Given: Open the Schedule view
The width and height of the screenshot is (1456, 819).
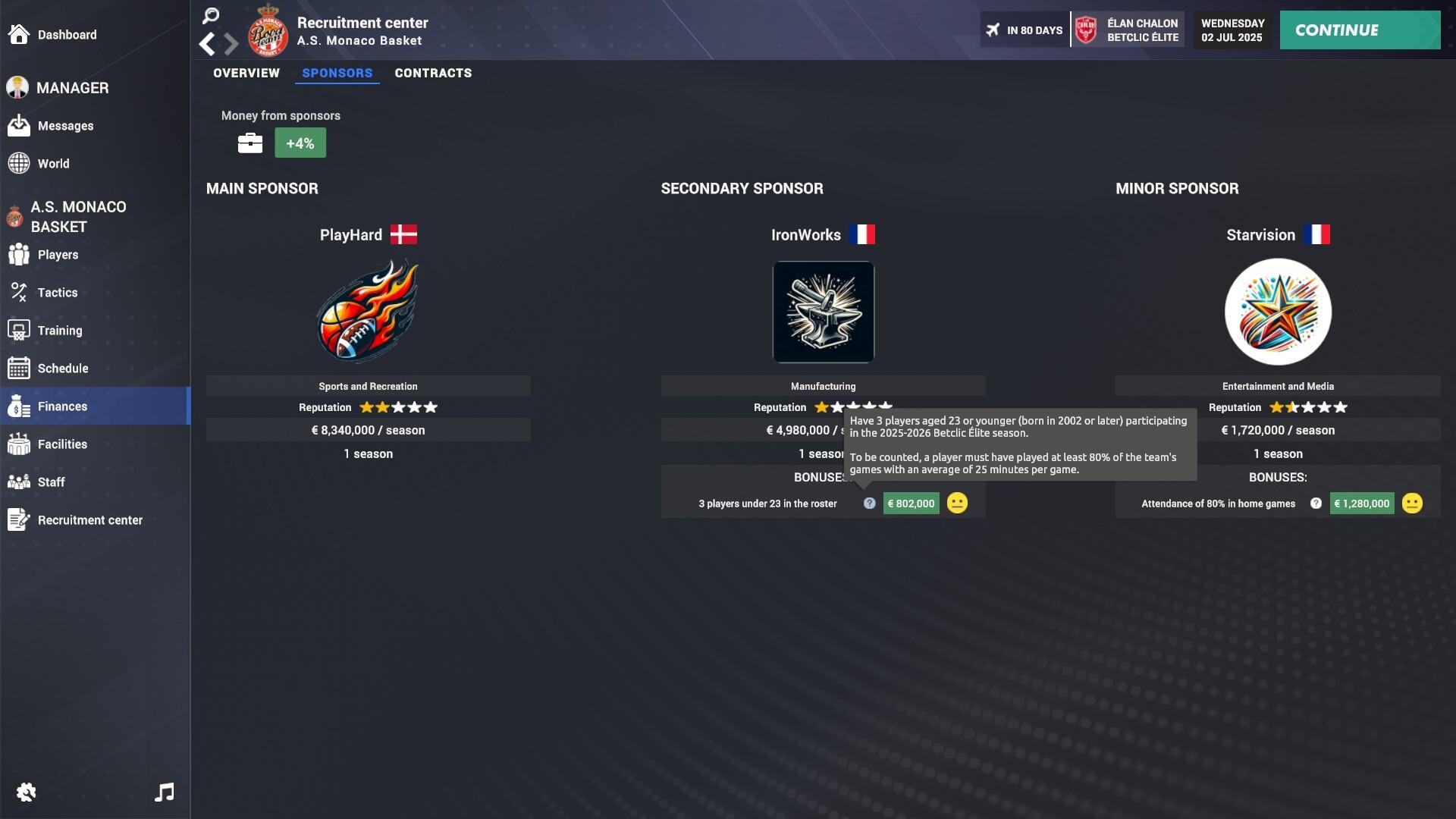Looking at the screenshot, I should (61, 368).
